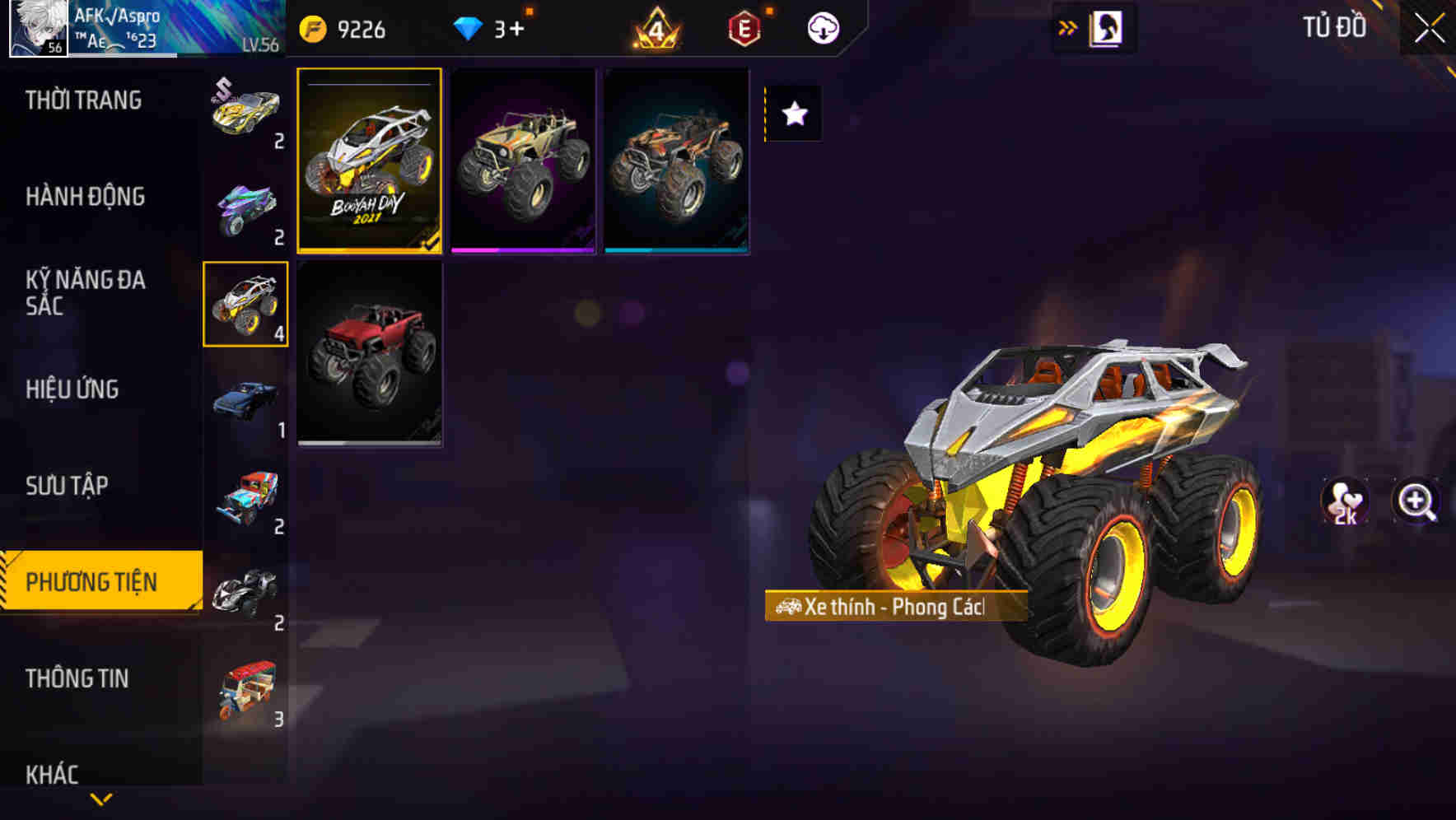Open the character preview card icon
This screenshot has width=1456, height=820.
(1104, 26)
